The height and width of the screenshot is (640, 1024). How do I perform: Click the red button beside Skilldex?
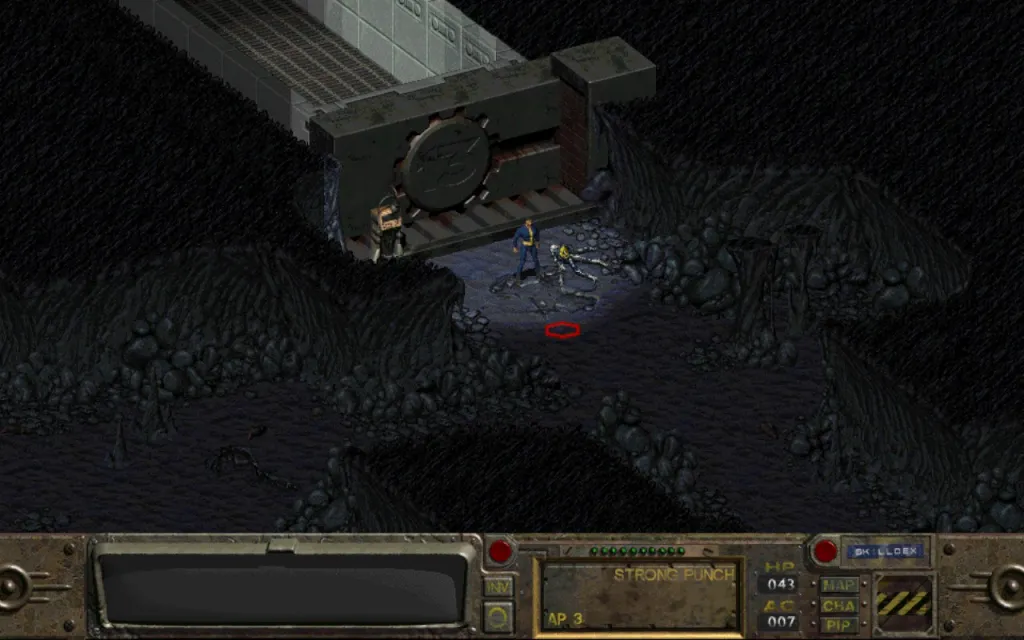click(825, 551)
